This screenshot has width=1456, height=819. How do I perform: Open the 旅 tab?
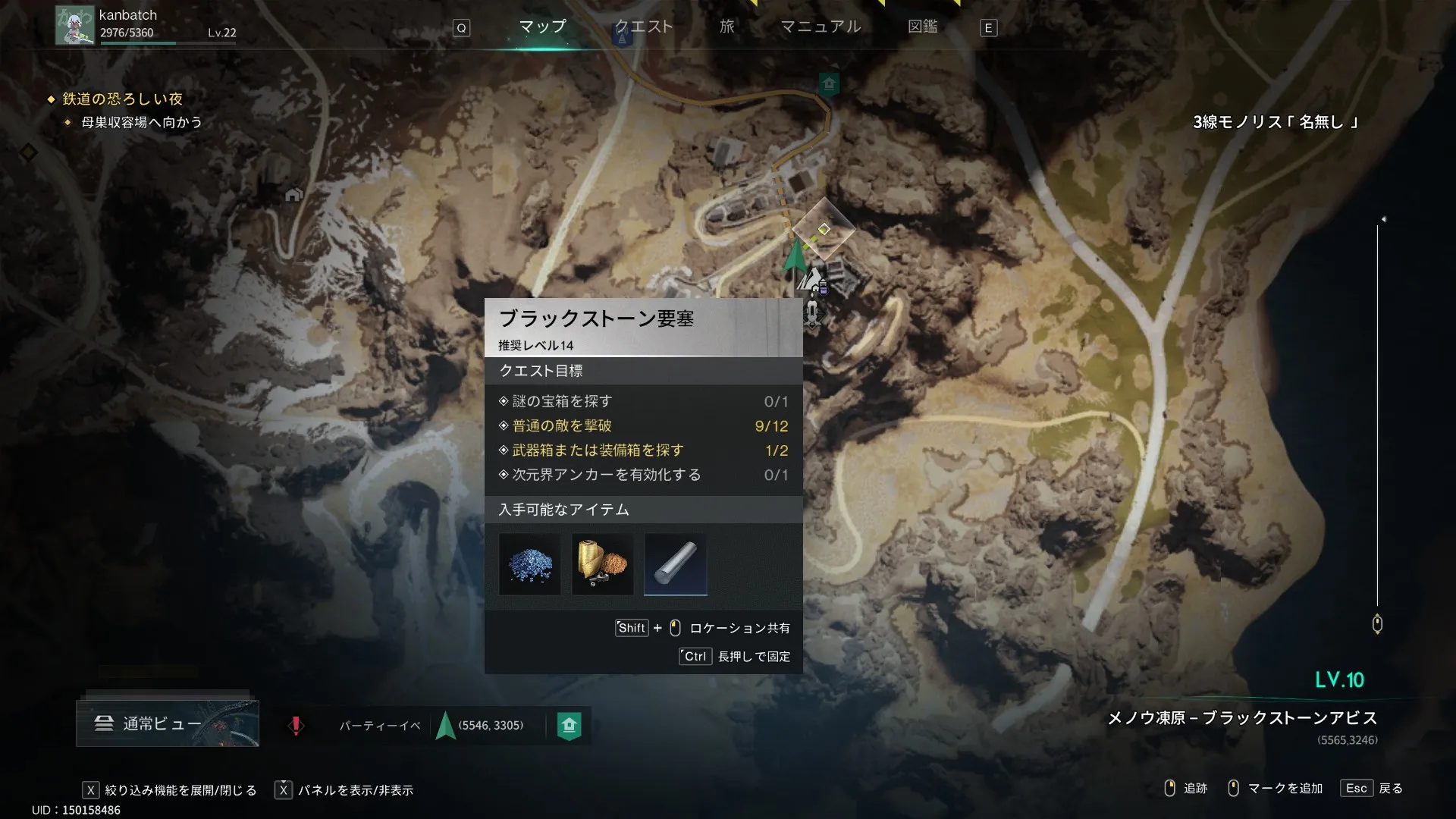click(726, 27)
